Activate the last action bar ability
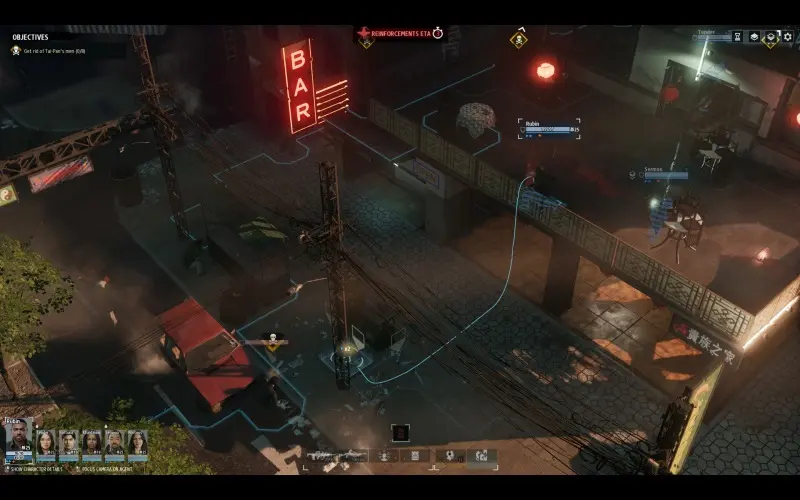The height and width of the screenshot is (500, 800). [x=481, y=456]
